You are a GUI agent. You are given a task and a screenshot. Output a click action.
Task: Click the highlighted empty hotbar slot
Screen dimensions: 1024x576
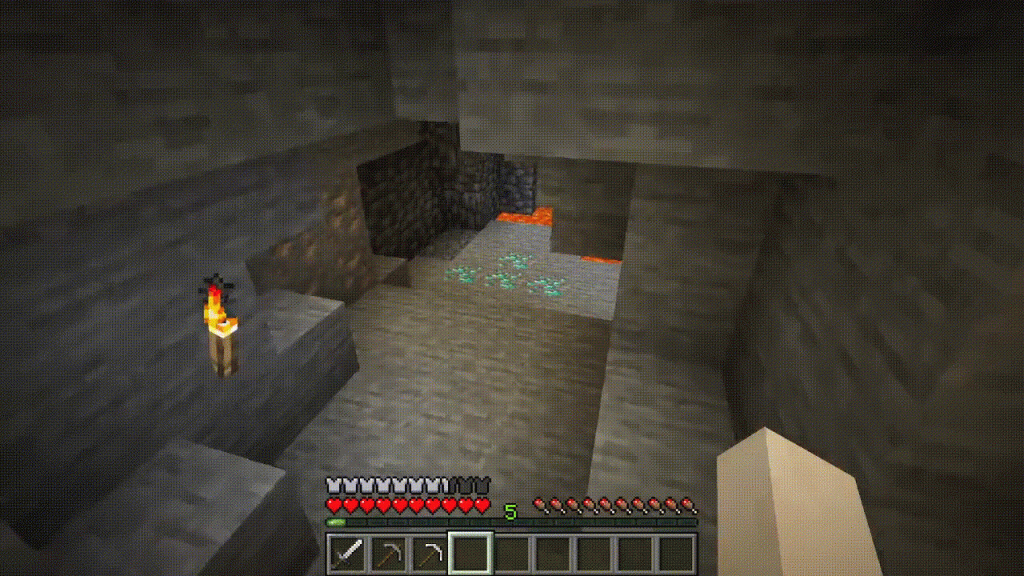coord(470,553)
